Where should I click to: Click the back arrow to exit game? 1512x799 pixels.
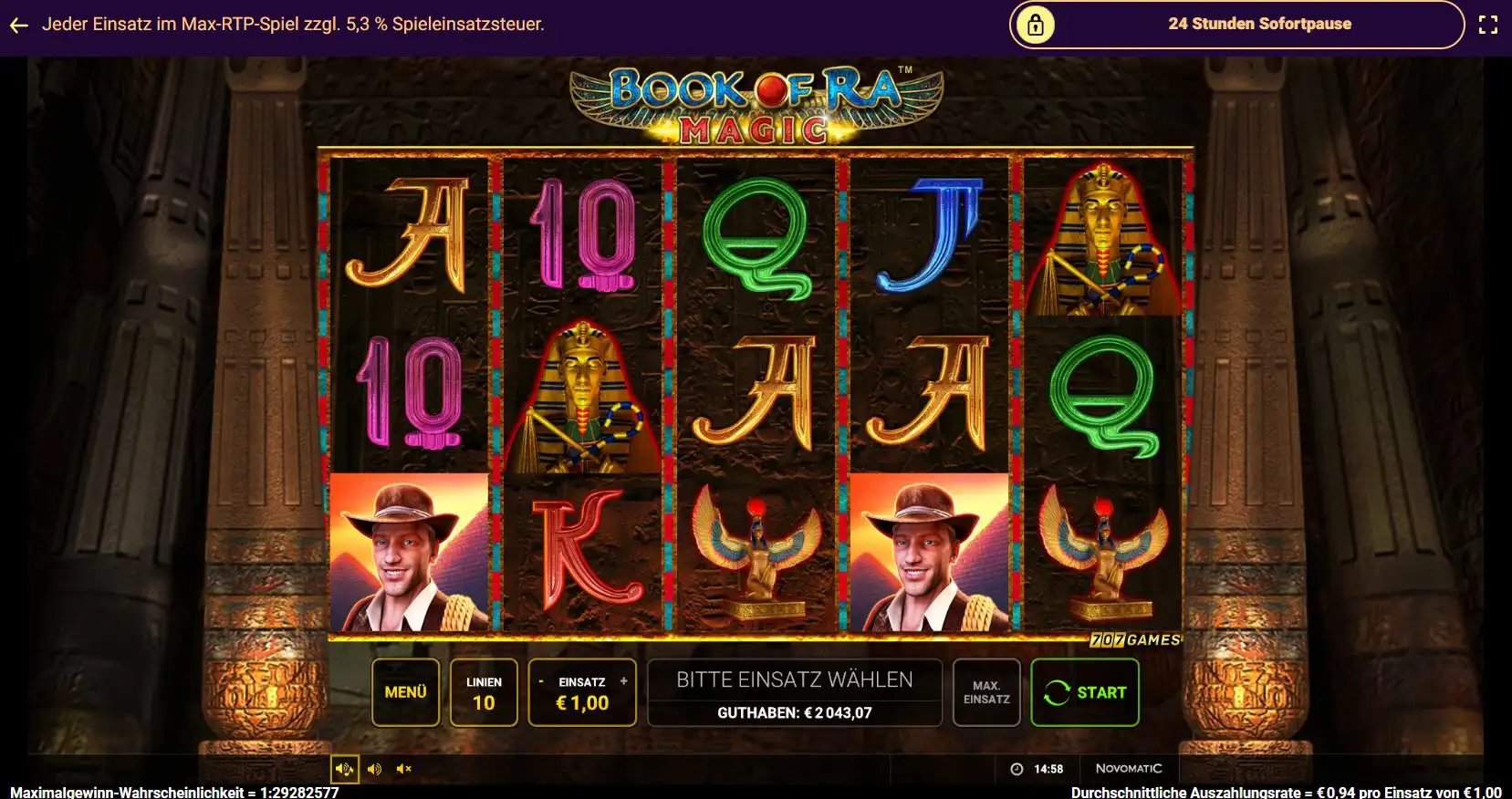[18, 25]
